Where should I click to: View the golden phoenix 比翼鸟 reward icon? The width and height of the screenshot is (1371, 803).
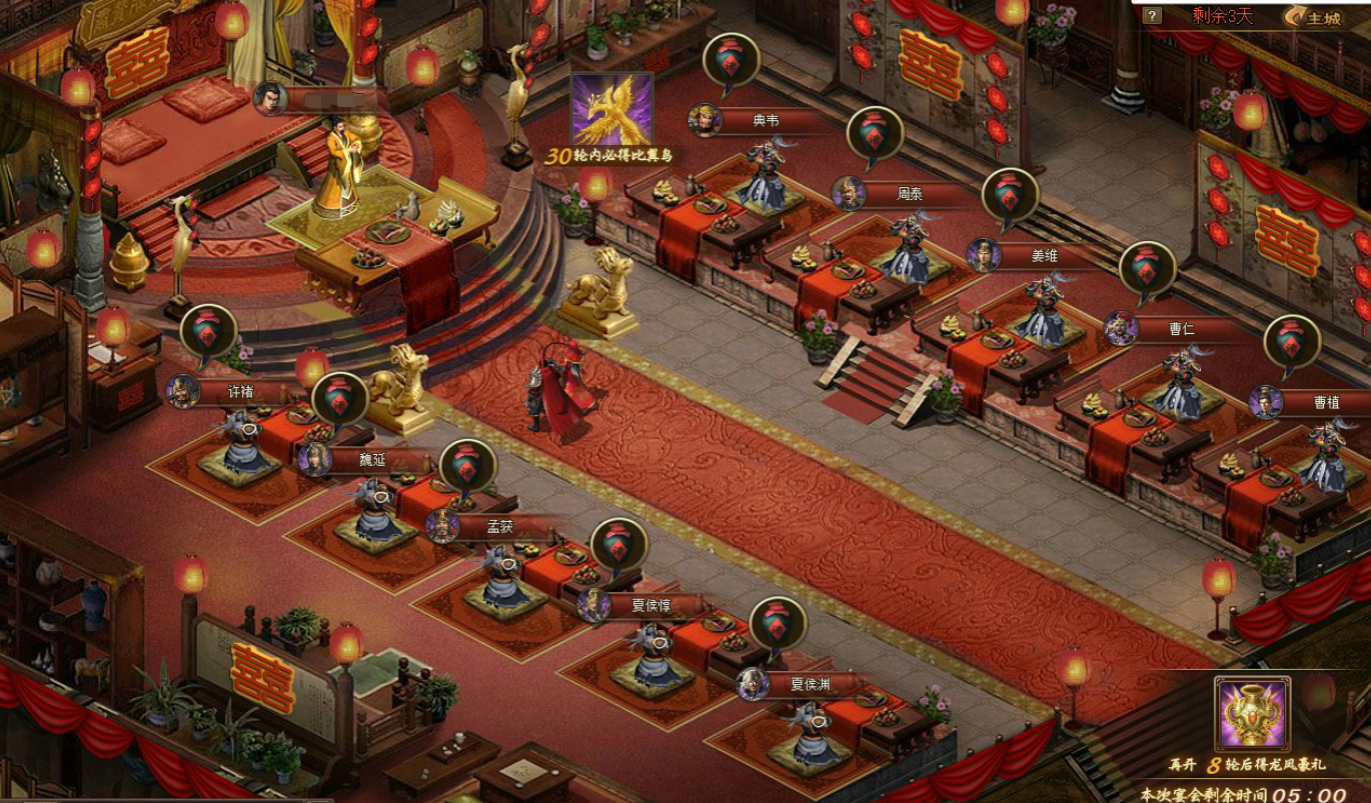pos(612,109)
